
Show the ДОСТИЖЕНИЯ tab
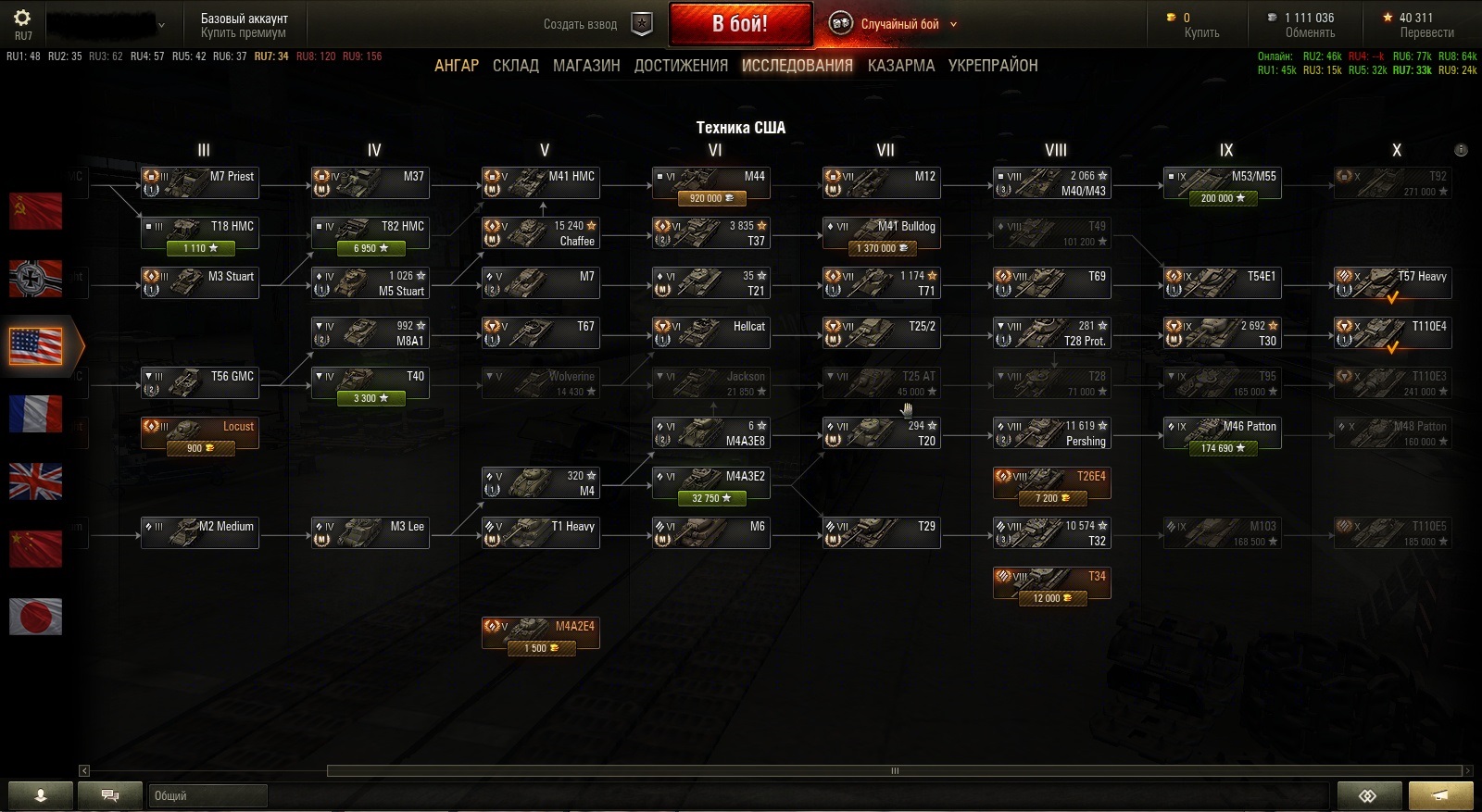[x=681, y=66]
